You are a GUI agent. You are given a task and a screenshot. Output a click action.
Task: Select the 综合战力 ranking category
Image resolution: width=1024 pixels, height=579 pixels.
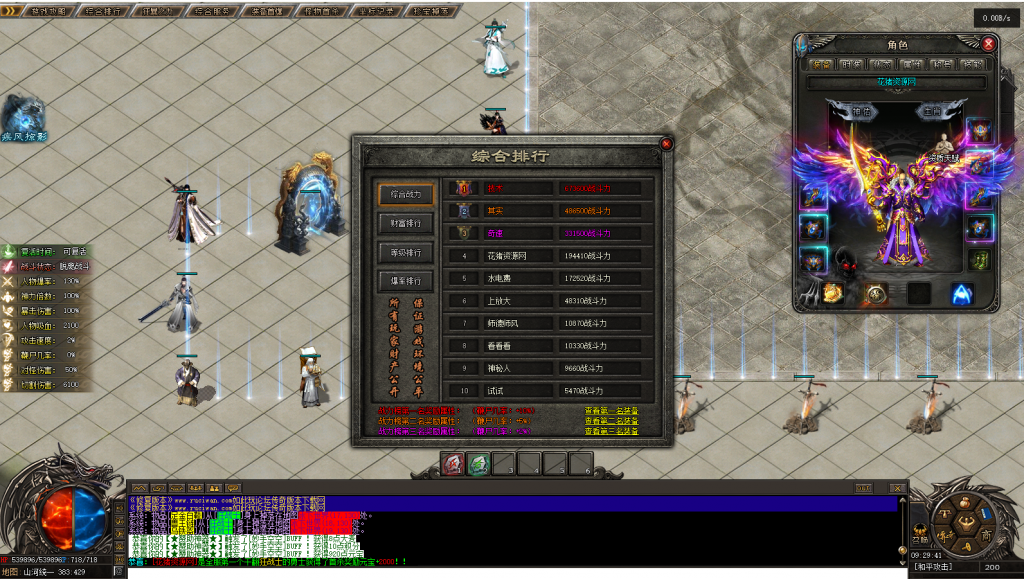[406, 194]
